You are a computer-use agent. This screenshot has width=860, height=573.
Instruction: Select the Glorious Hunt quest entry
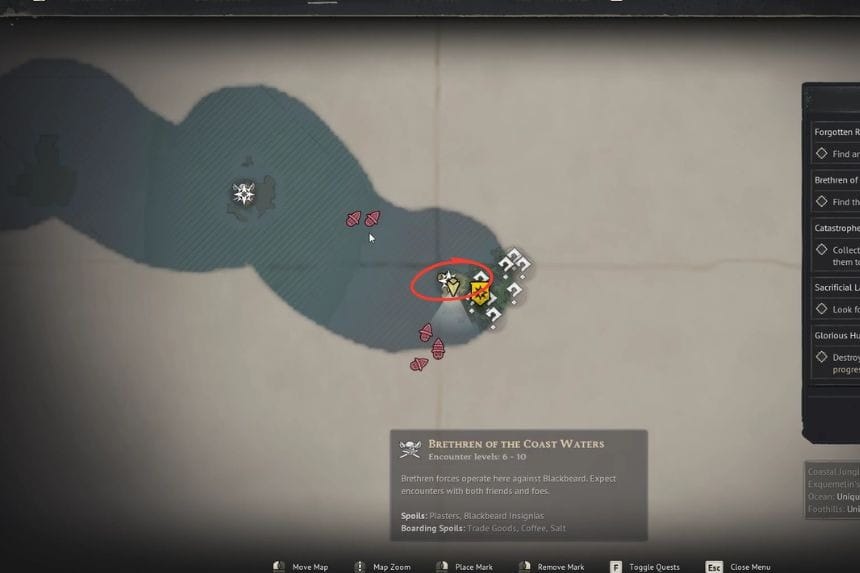[x=836, y=336]
